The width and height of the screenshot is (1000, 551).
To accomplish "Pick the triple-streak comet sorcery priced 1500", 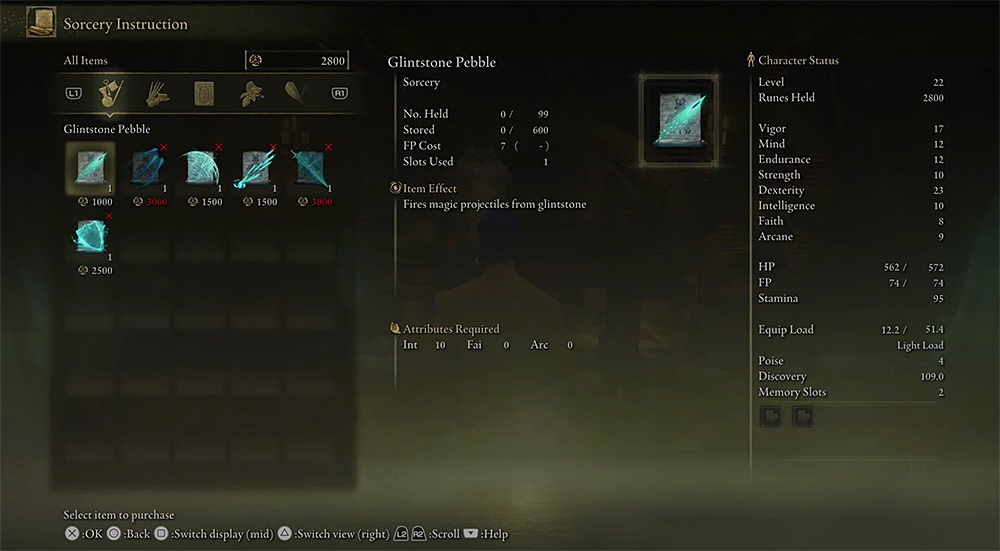I will click(255, 167).
